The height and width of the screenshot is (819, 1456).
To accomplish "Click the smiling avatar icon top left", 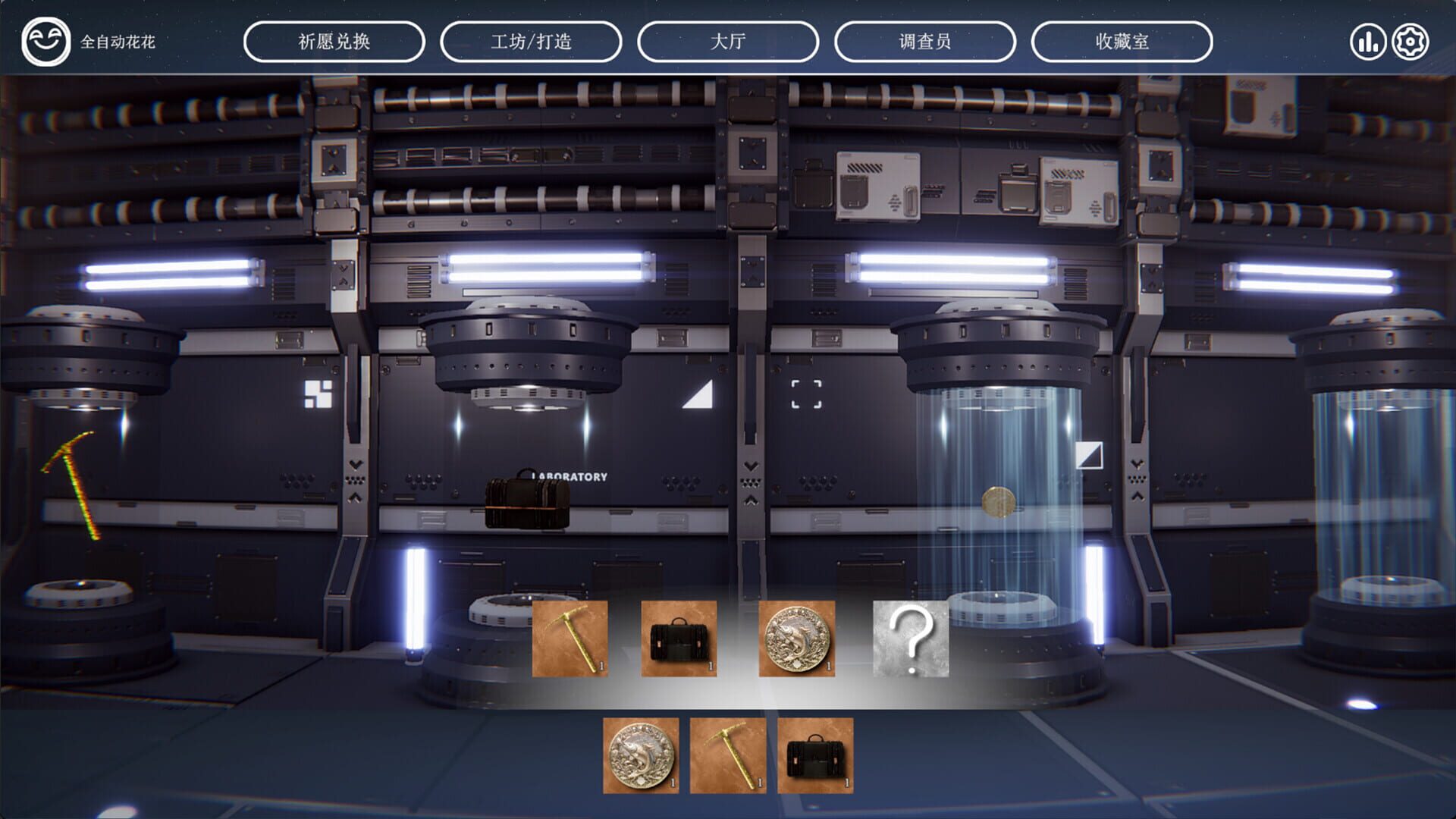I will (47, 42).
